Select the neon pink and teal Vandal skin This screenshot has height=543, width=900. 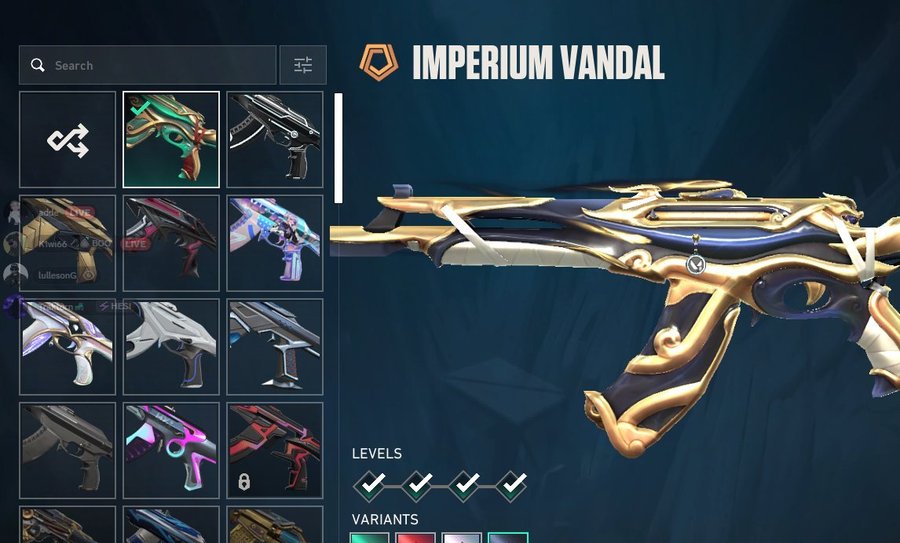171,450
